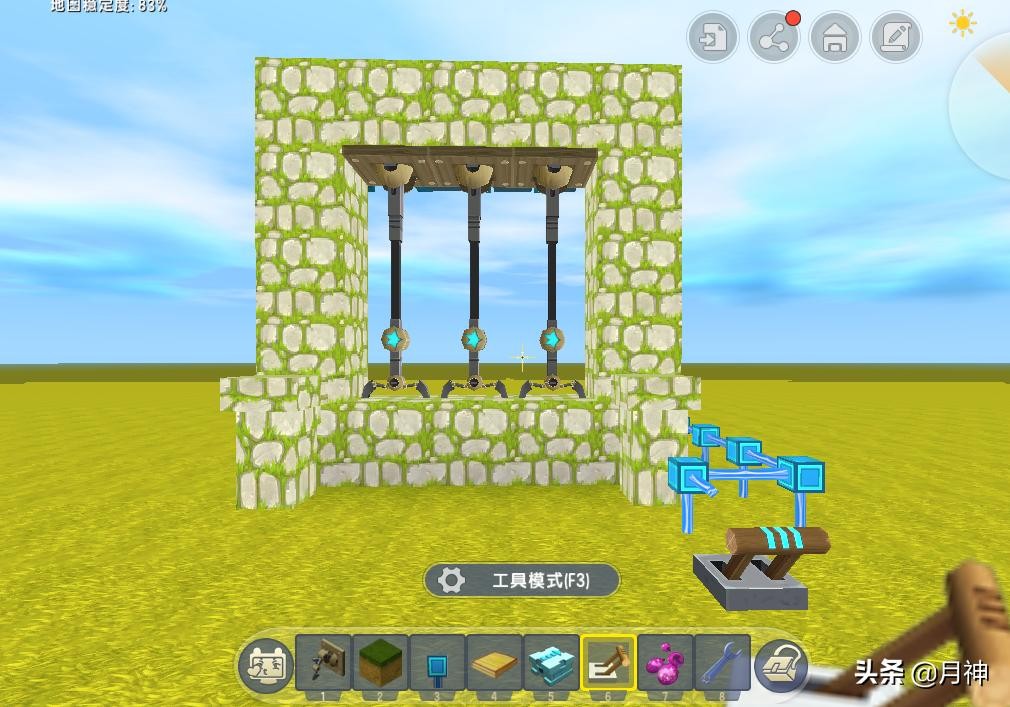Pick the light-blue mechanical block slot
This screenshot has width=1010, height=707.
tap(551, 662)
